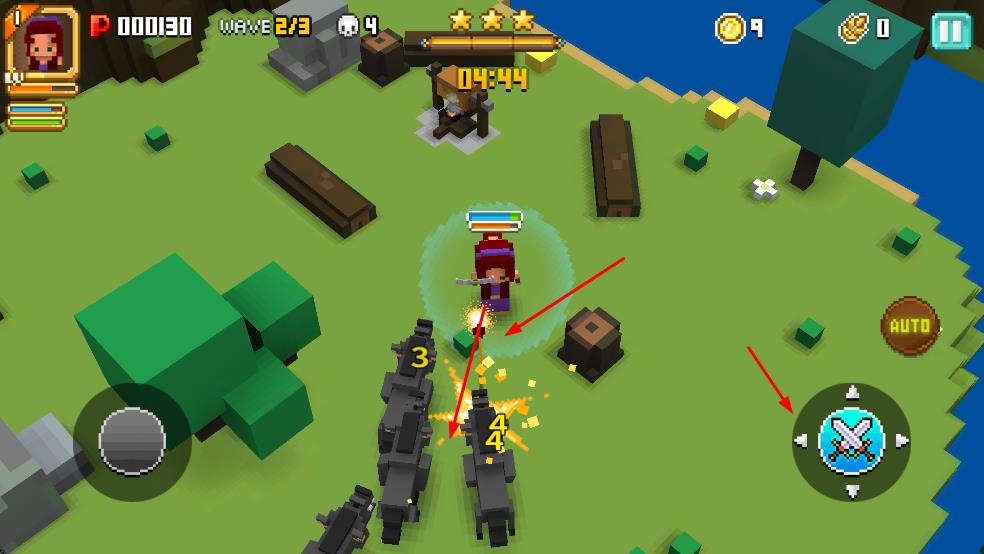Click the gold coin counter icon

pyautogui.click(x=730, y=28)
